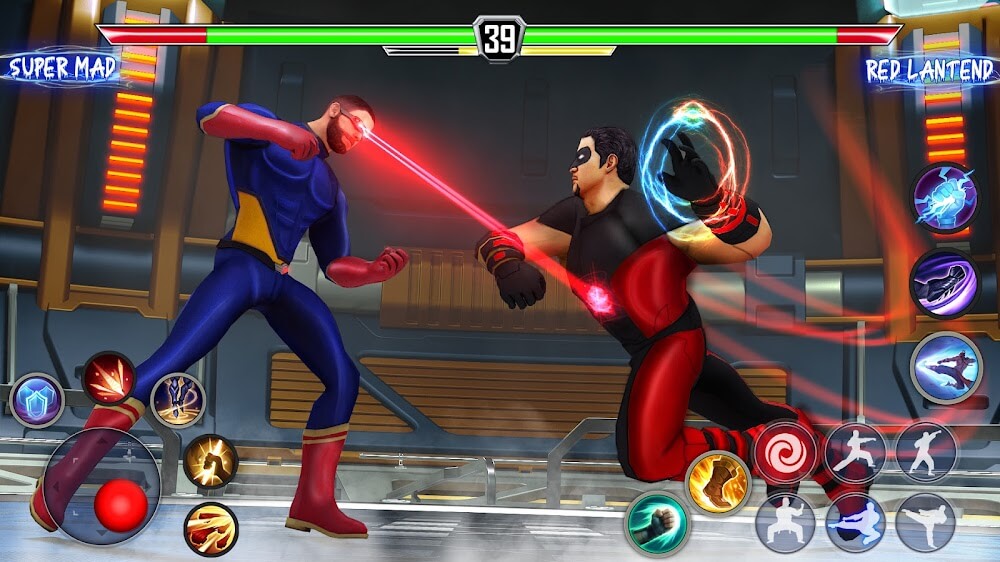Fire the red rock-shard dash skill

pyautogui.click(x=211, y=529)
